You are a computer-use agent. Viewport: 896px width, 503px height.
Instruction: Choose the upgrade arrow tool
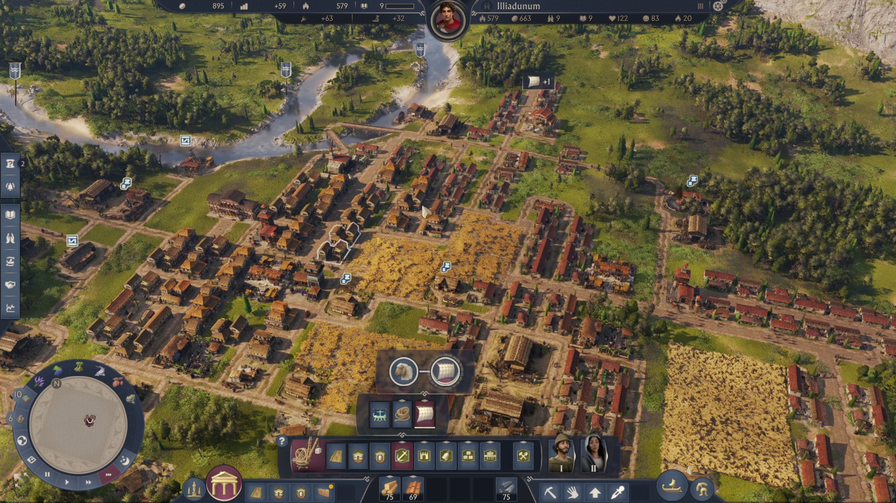click(596, 492)
